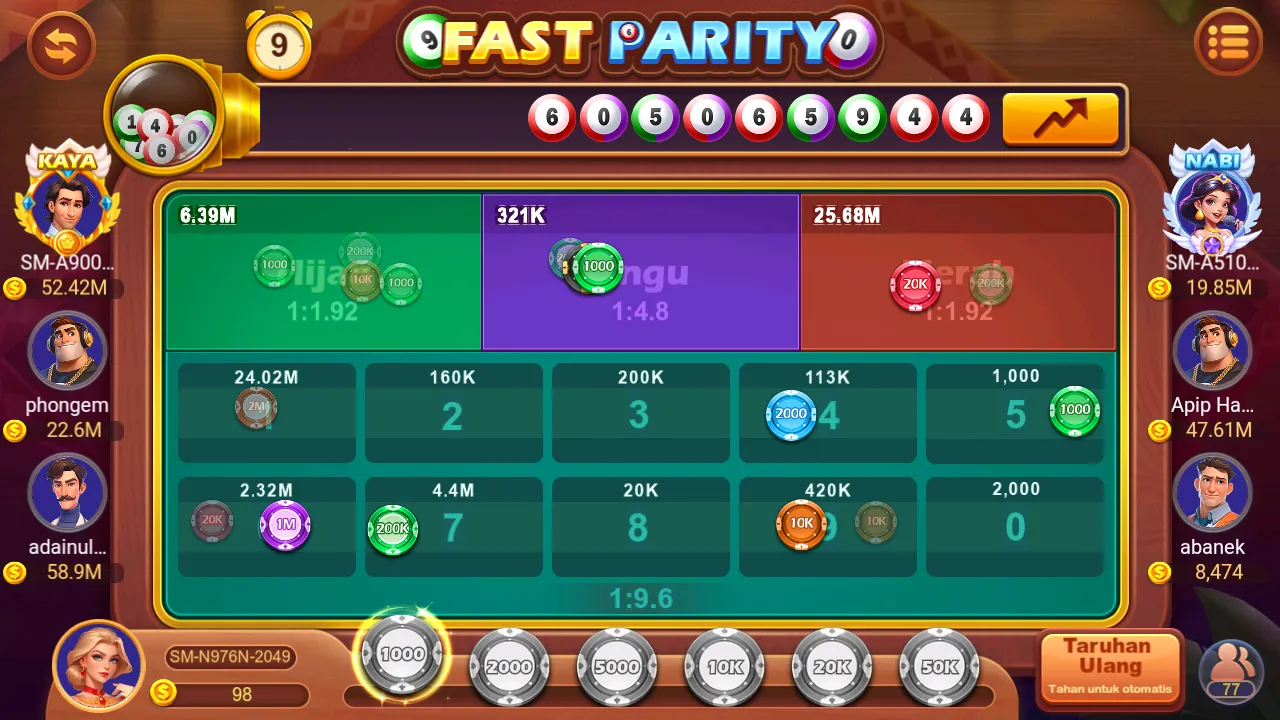Select number 0 betting cell showing 2,000
Viewport: 1280px width, 720px height.
[x=1014, y=527]
